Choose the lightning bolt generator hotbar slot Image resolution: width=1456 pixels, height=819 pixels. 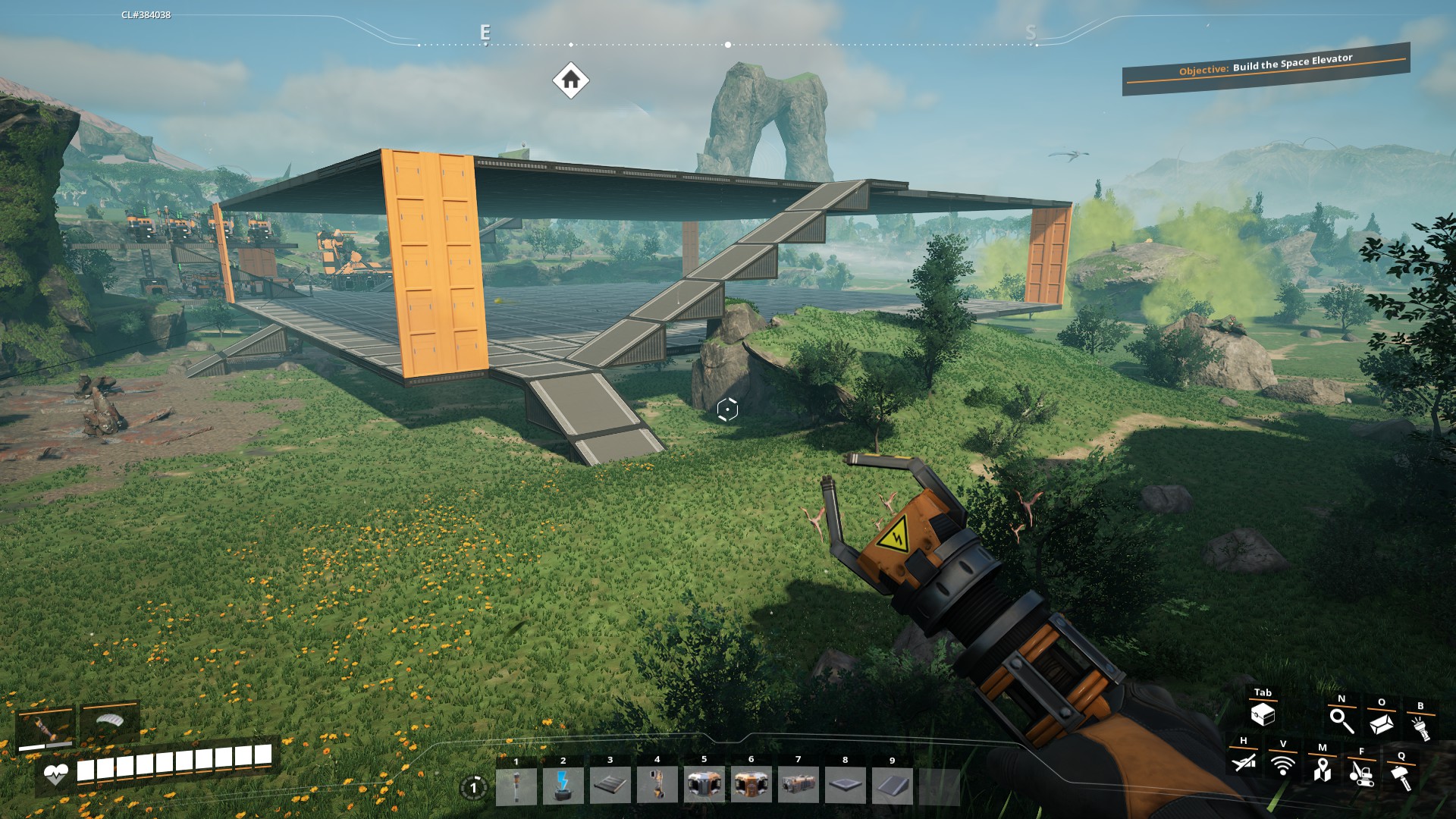(x=563, y=786)
